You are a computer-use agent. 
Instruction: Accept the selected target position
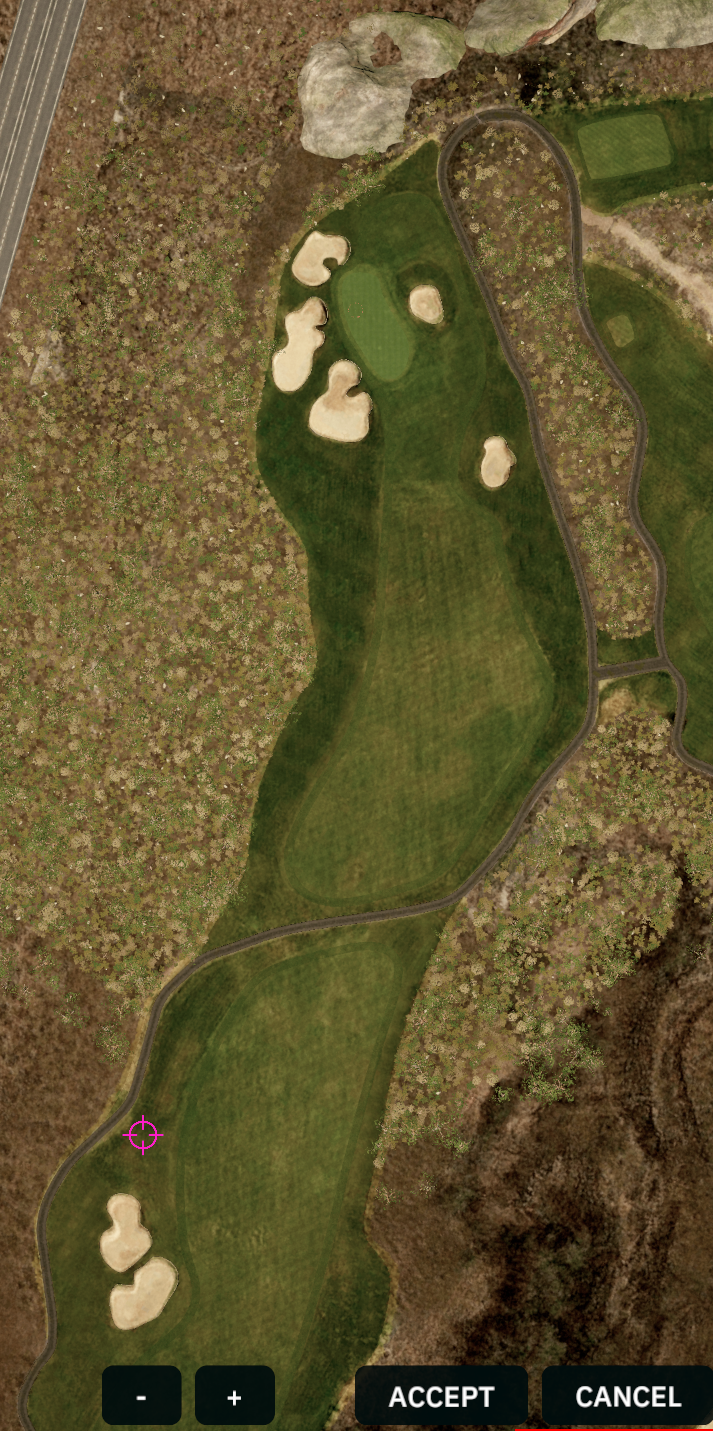(x=441, y=1396)
